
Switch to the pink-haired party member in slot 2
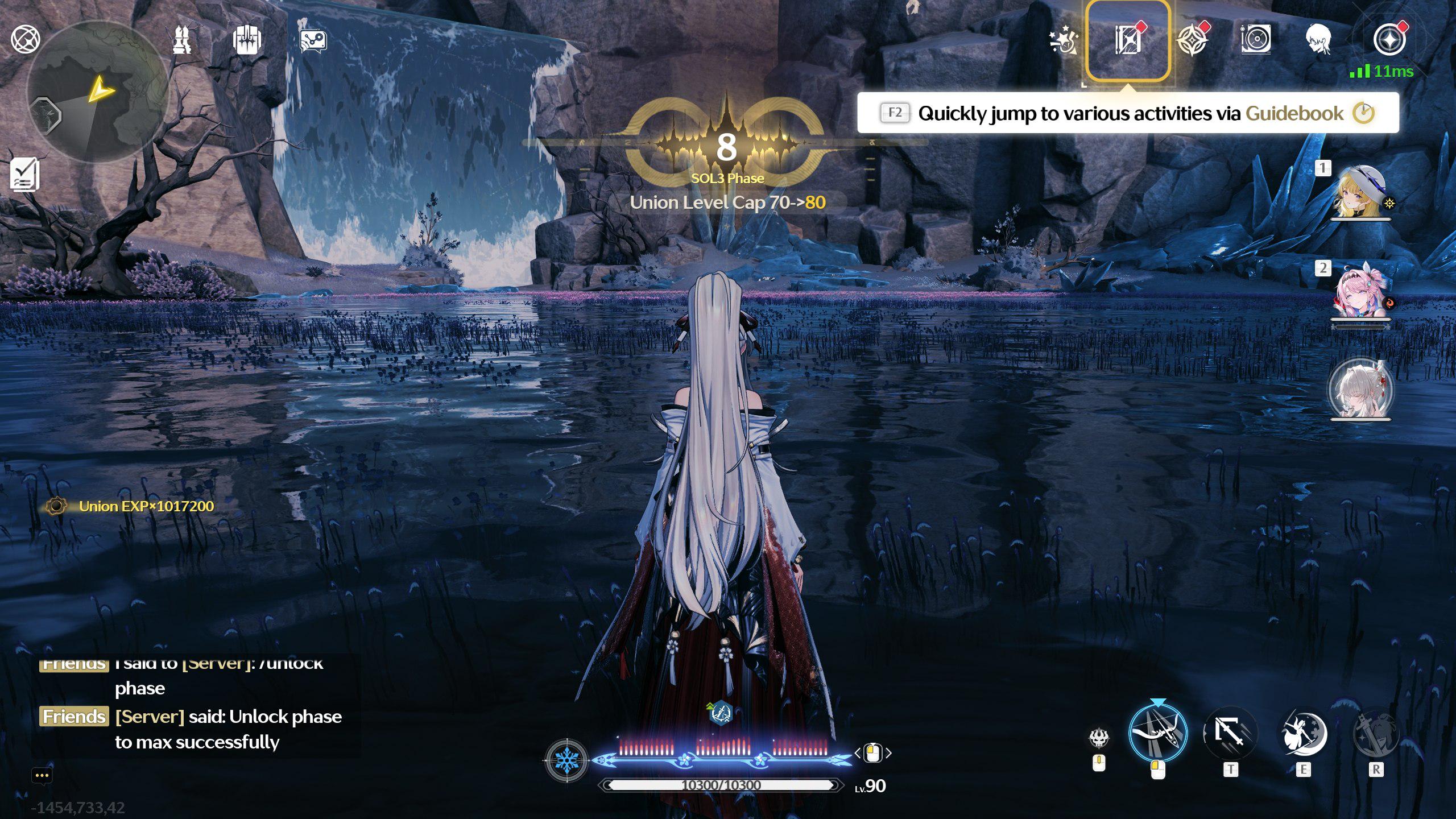[1360, 291]
